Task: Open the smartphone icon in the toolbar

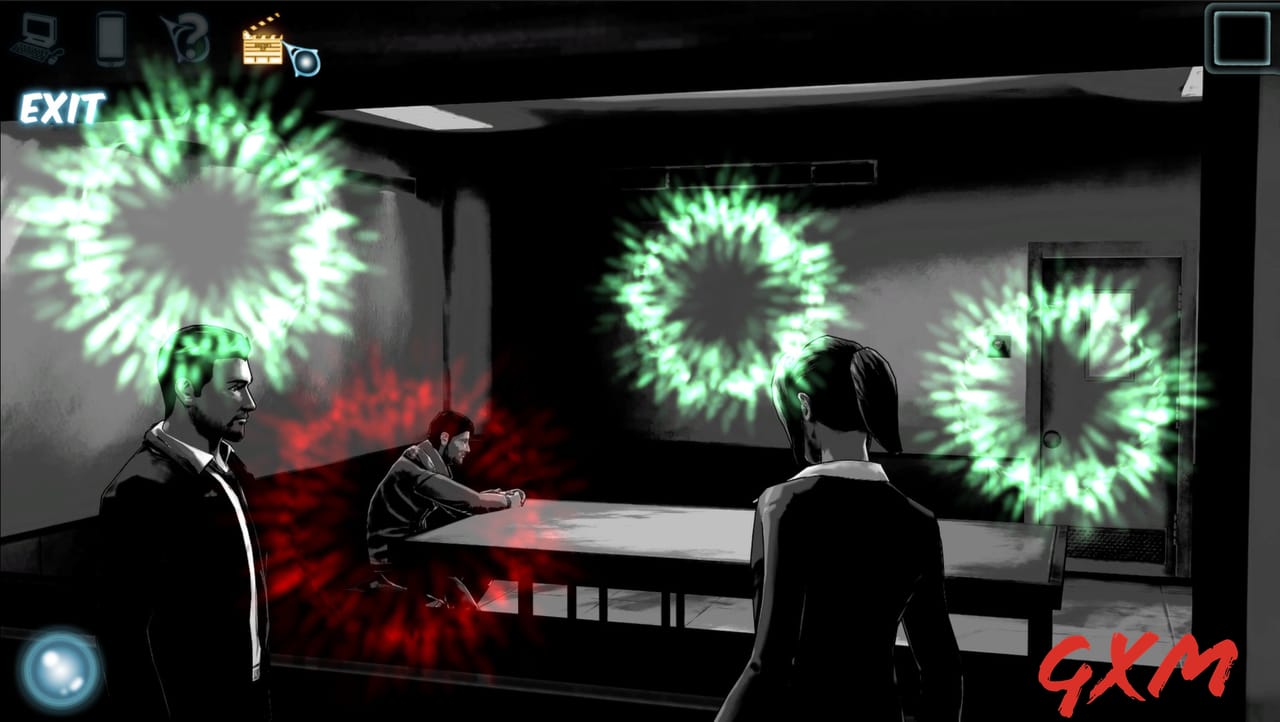Action: (x=111, y=38)
